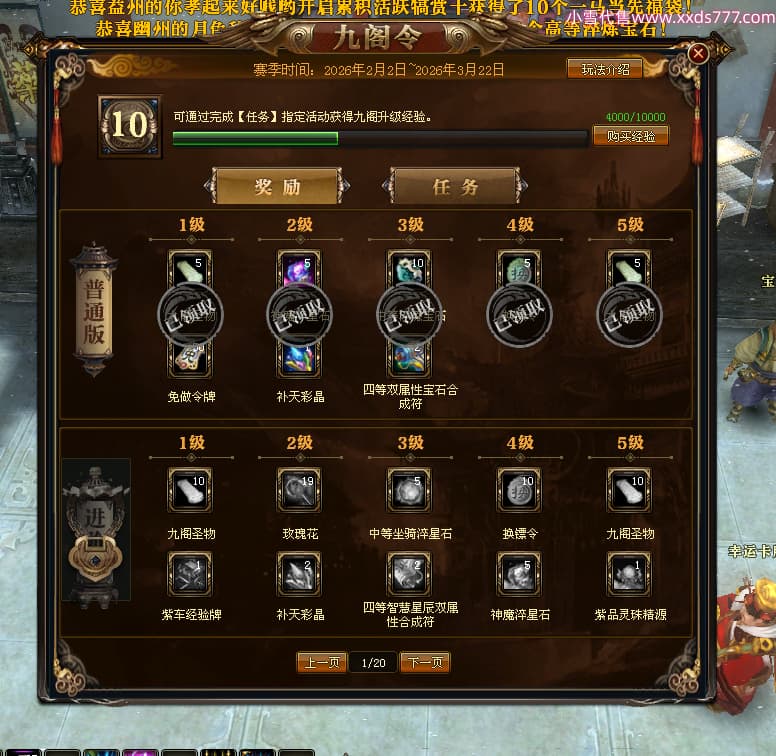This screenshot has width=776, height=756.
Task: Select the 四等智慧星辰双属性合成符 icon
Action: coord(409,573)
